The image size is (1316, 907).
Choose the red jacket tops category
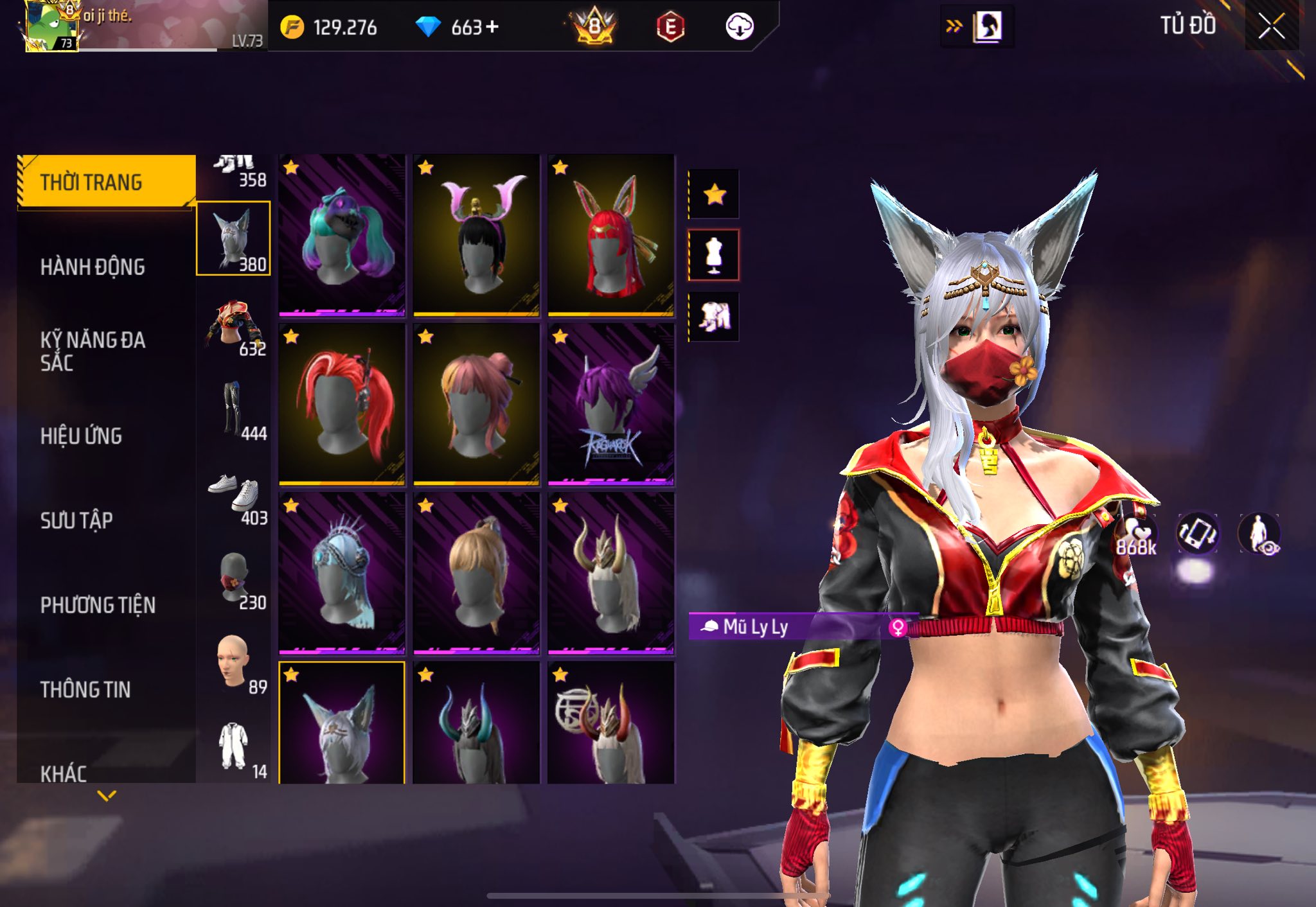[233, 324]
